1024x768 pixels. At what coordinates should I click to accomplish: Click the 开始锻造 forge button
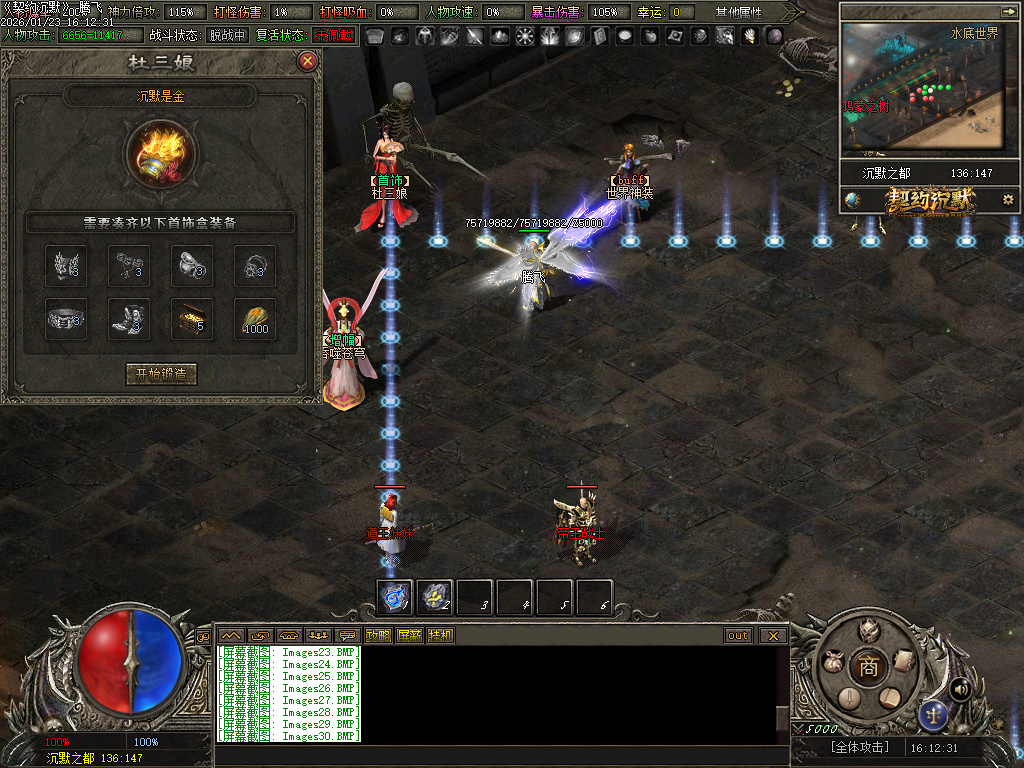pos(161,374)
